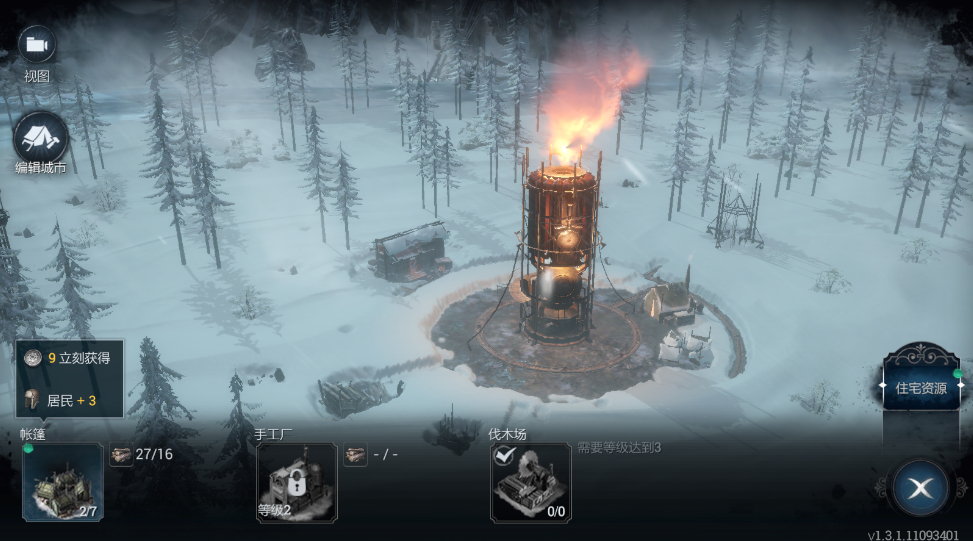This screenshot has height=541, width=973.
Task: Select the 帐篷 tent building card
Action: tap(63, 483)
